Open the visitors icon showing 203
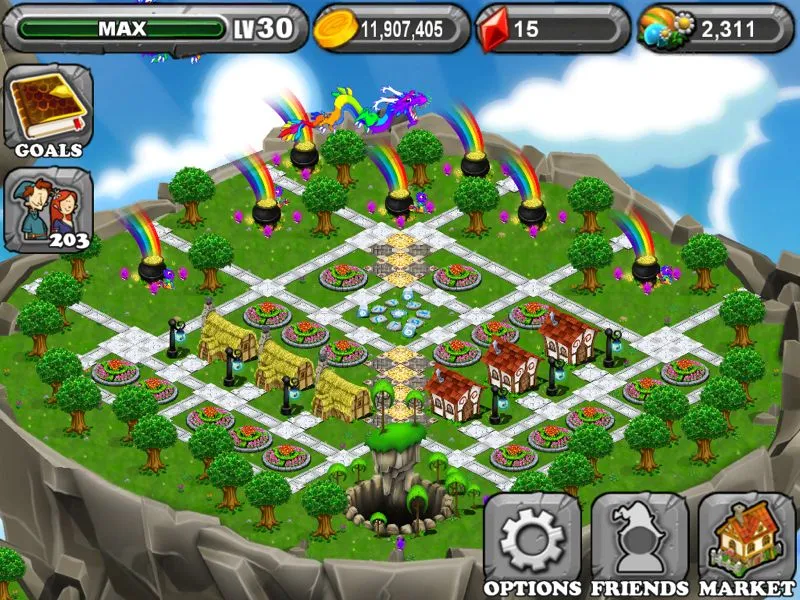The height and width of the screenshot is (600, 800). click(x=49, y=209)
